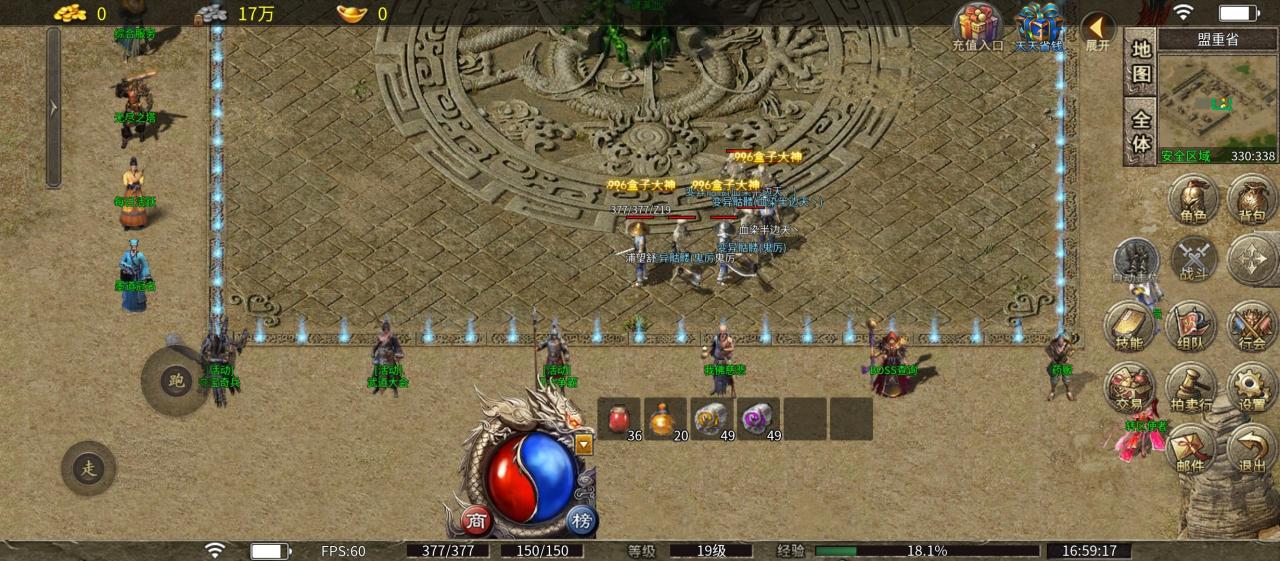Open the 充值入口 recharge gift icon
Image resolution: width=1280 pixels, height=561 pixels.
[x=977, y=26]
